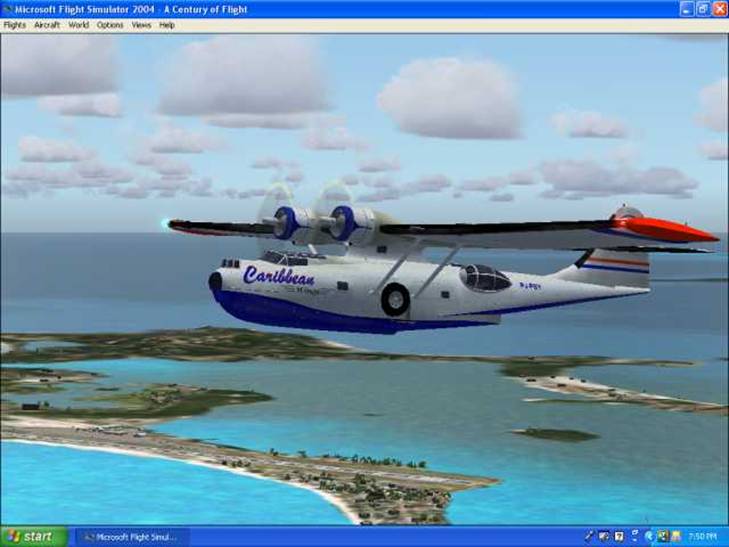The height and width of the screenshot is (547, 729).
Task: Open the World menu
Action: pos(79,25)
